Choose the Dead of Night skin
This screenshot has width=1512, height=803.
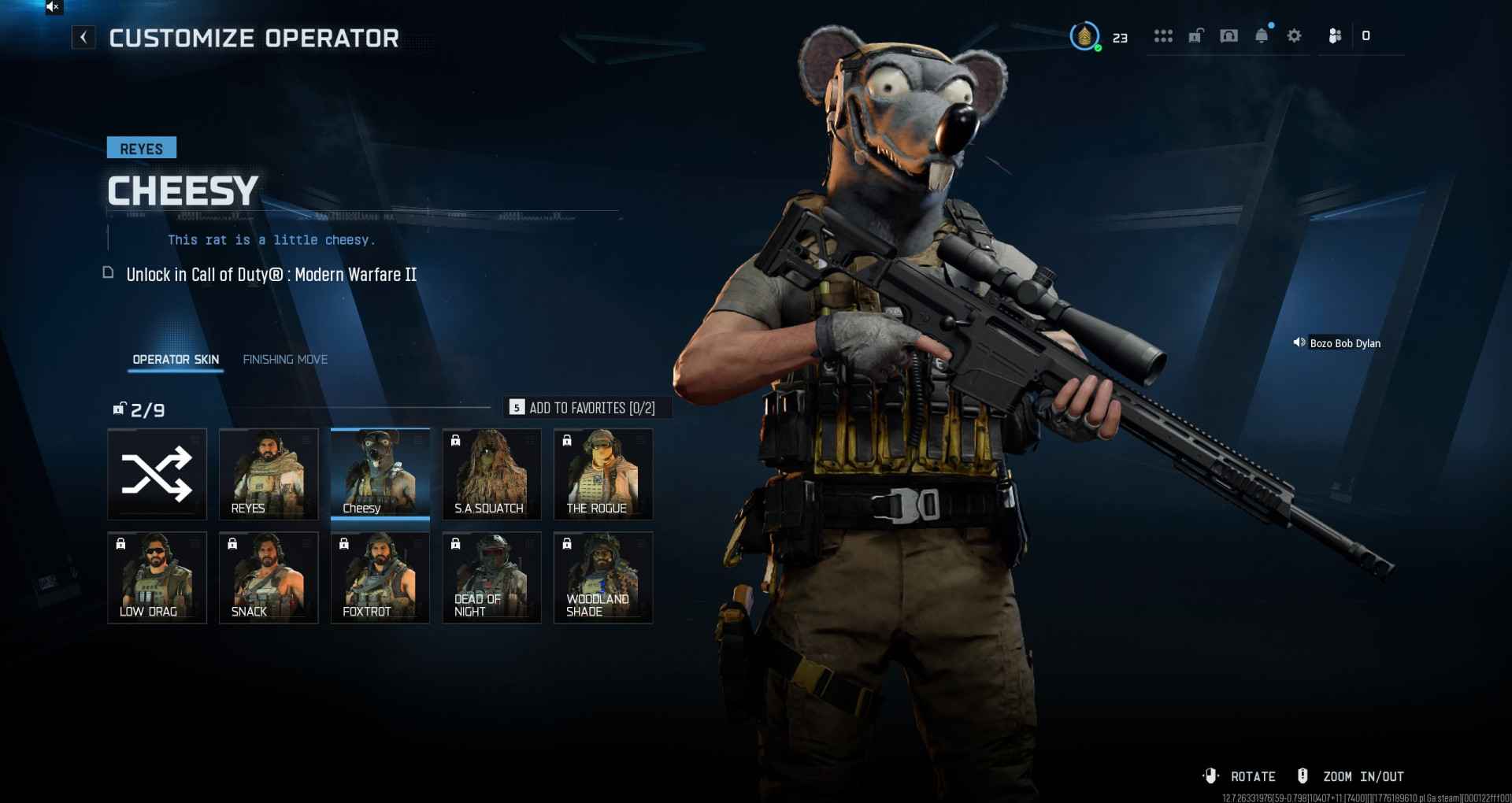pyautogui.click(x=491, y=578)
